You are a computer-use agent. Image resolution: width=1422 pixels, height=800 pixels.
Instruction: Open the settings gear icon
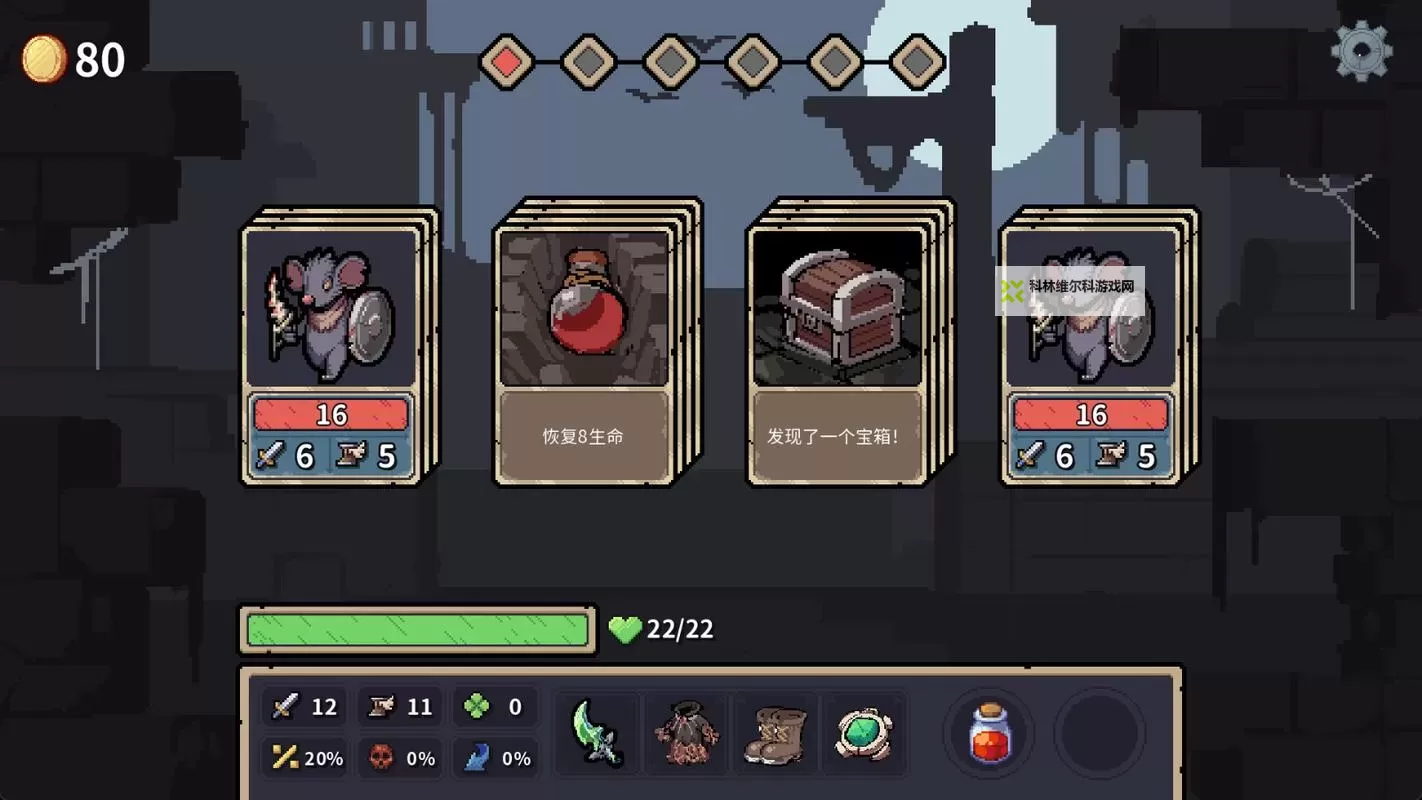(x=1361, y=51)
